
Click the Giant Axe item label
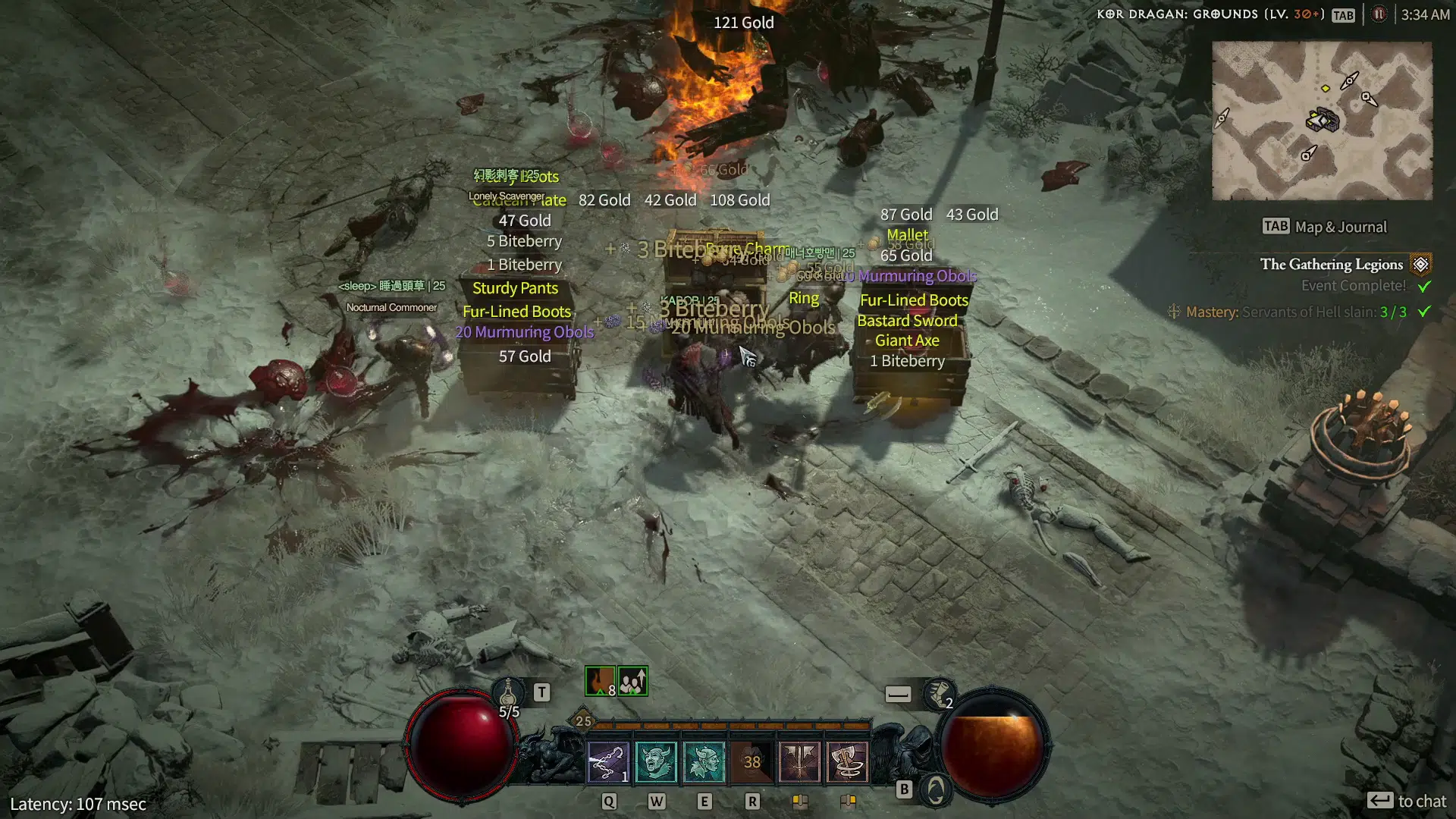[x=907, y=340]
